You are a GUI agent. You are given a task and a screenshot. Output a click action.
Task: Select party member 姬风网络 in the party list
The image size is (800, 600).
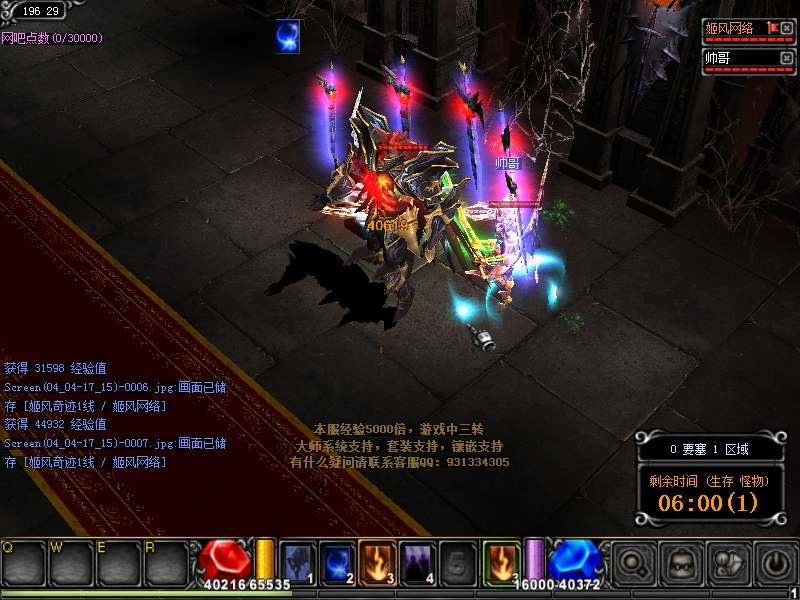click(737, 28)
